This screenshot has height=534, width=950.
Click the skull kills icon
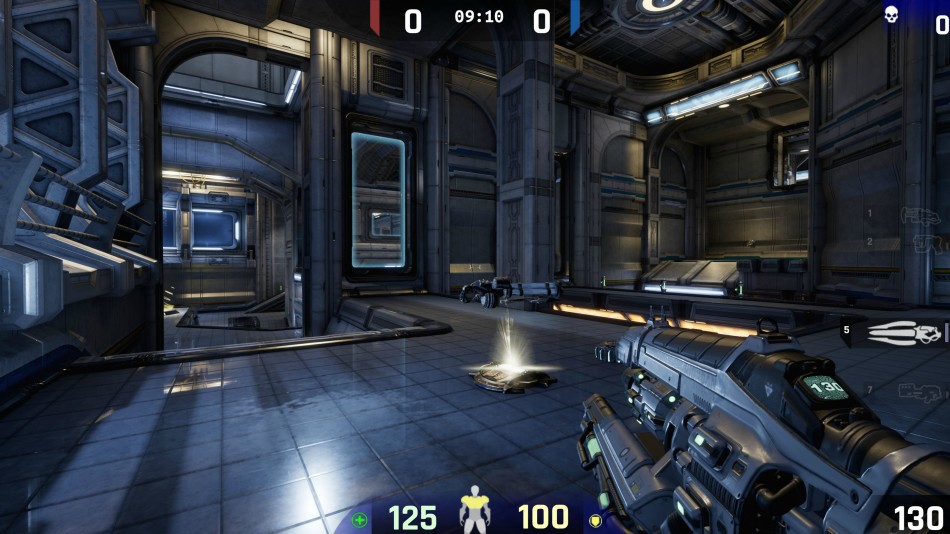(x=890, y=14)
